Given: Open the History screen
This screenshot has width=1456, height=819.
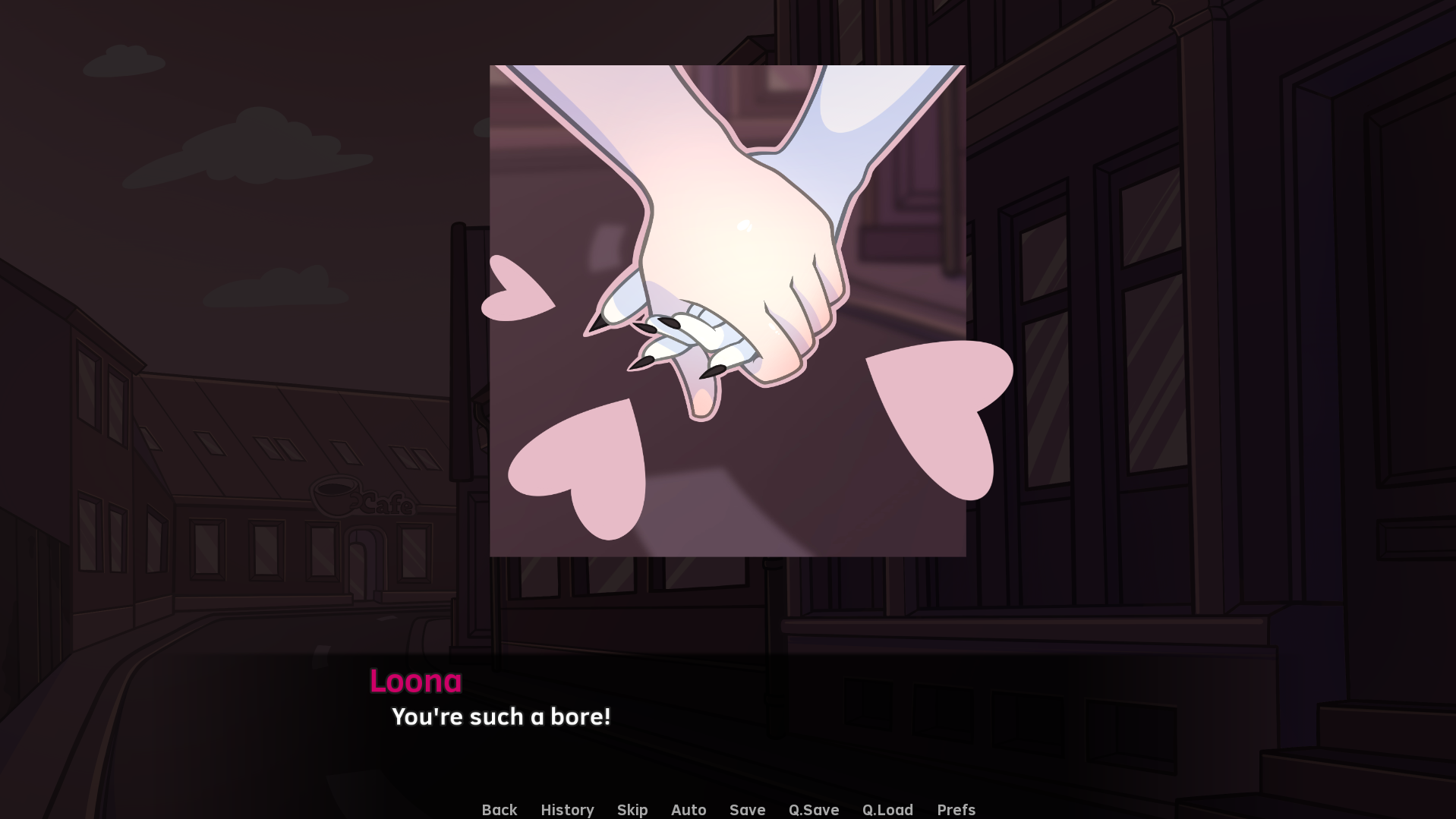Looking at the screenshot, I should tap(567, 809).
